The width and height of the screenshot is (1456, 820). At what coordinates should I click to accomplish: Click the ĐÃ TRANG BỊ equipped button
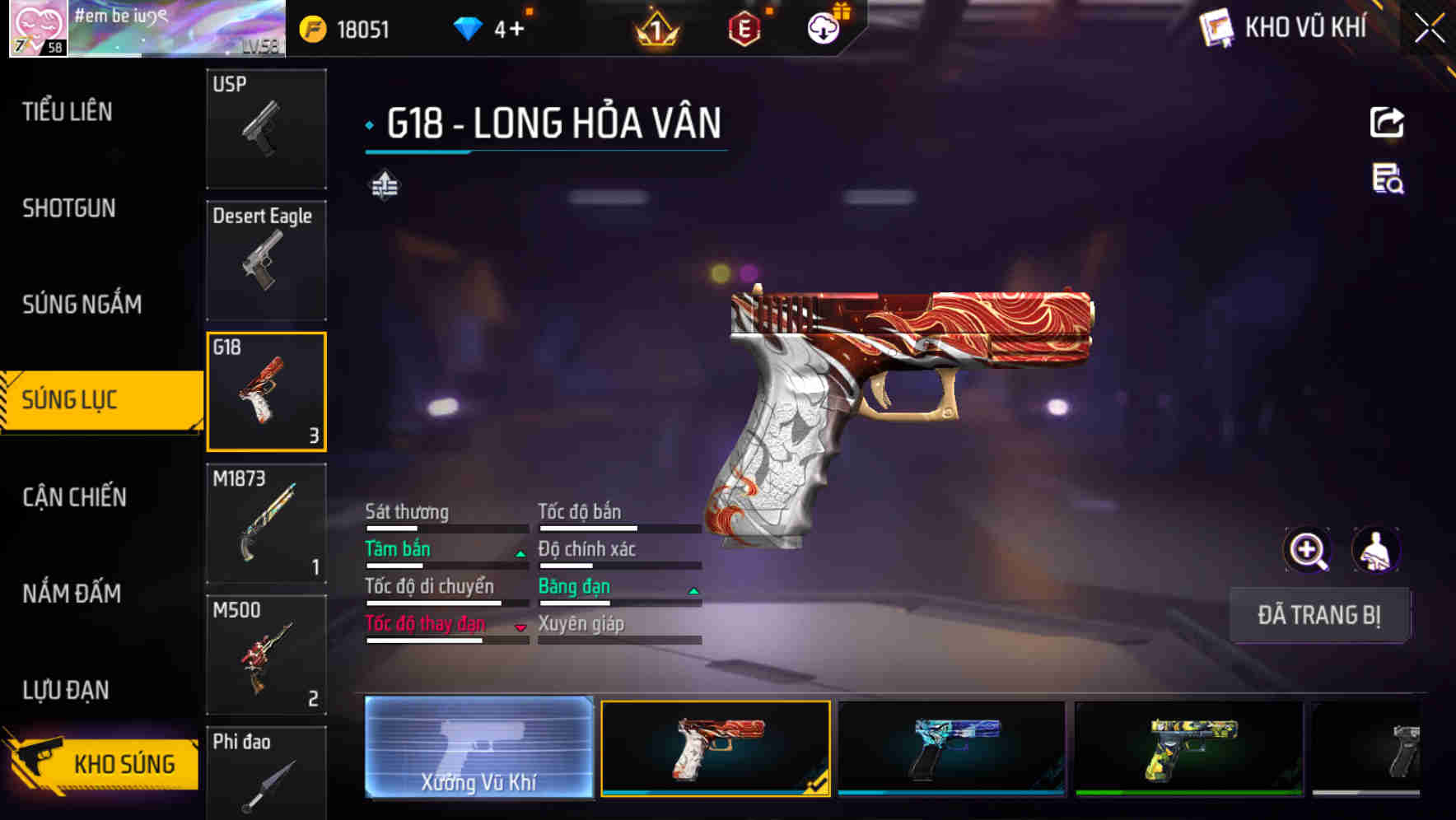1318,615
